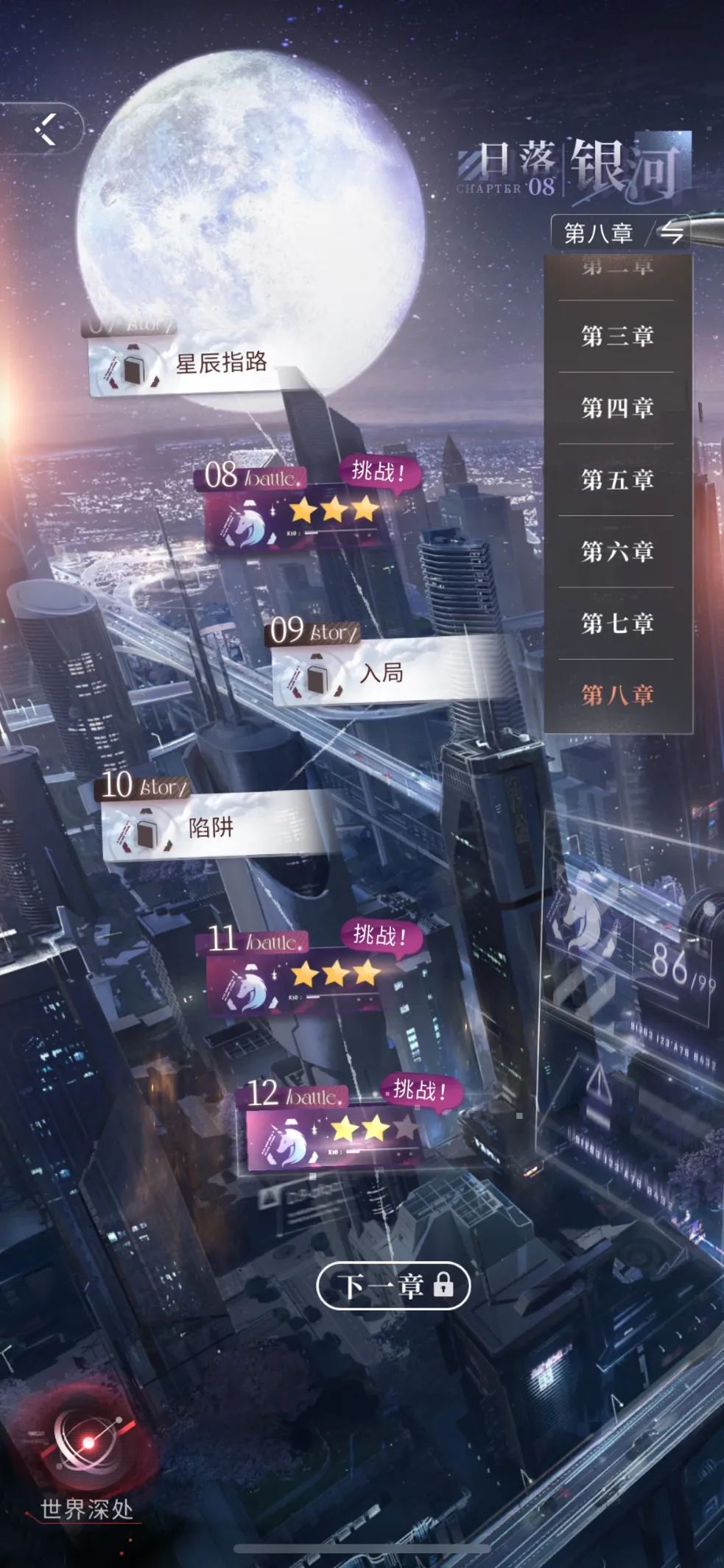Screen dimensions: 724x1568
Task: Switch to 第五章 chapter
Action: point(617,480)
